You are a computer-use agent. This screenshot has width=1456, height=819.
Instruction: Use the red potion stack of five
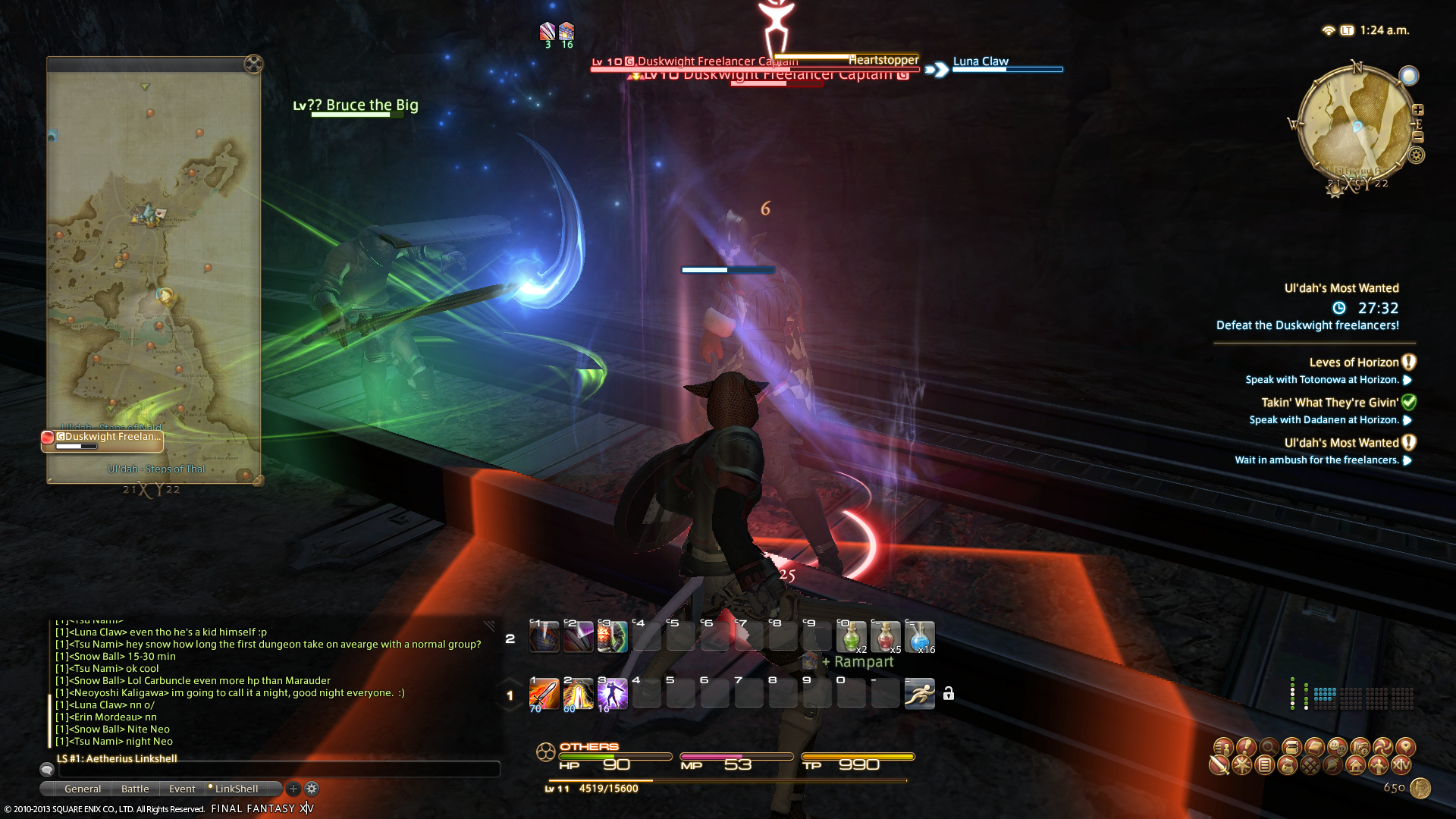click(885, 637)
